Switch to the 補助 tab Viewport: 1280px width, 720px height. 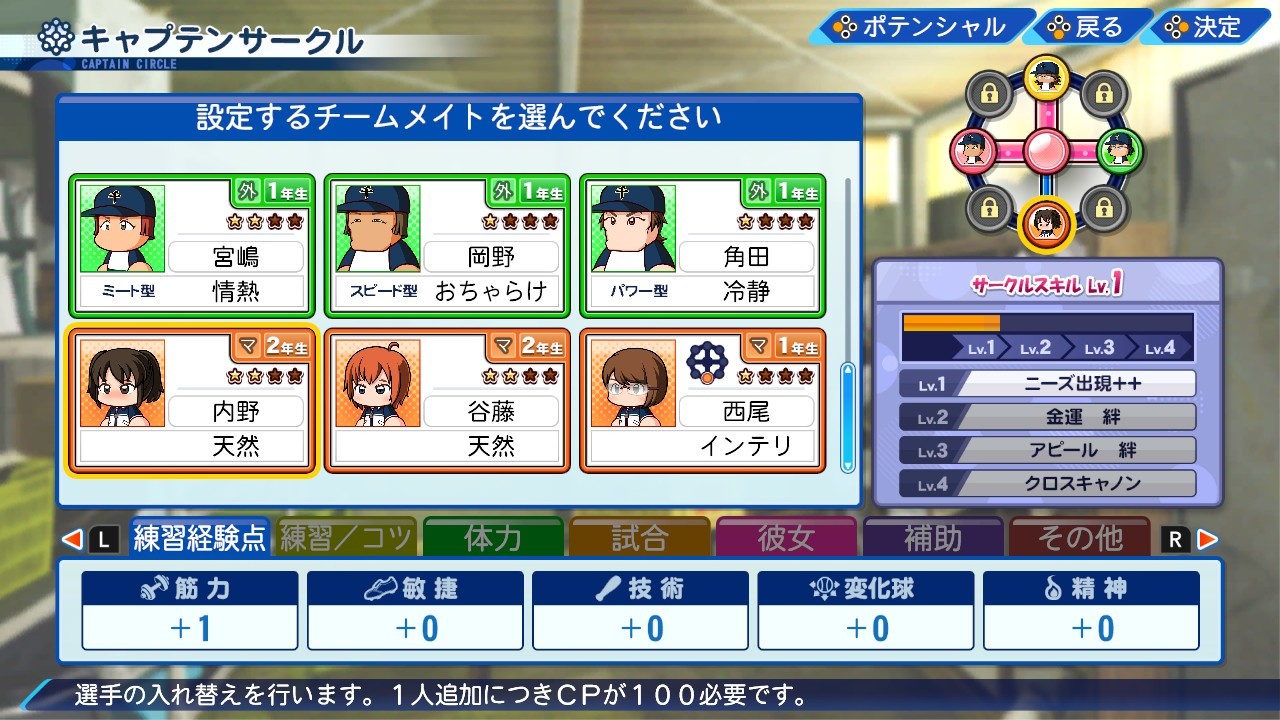(932, 538)
